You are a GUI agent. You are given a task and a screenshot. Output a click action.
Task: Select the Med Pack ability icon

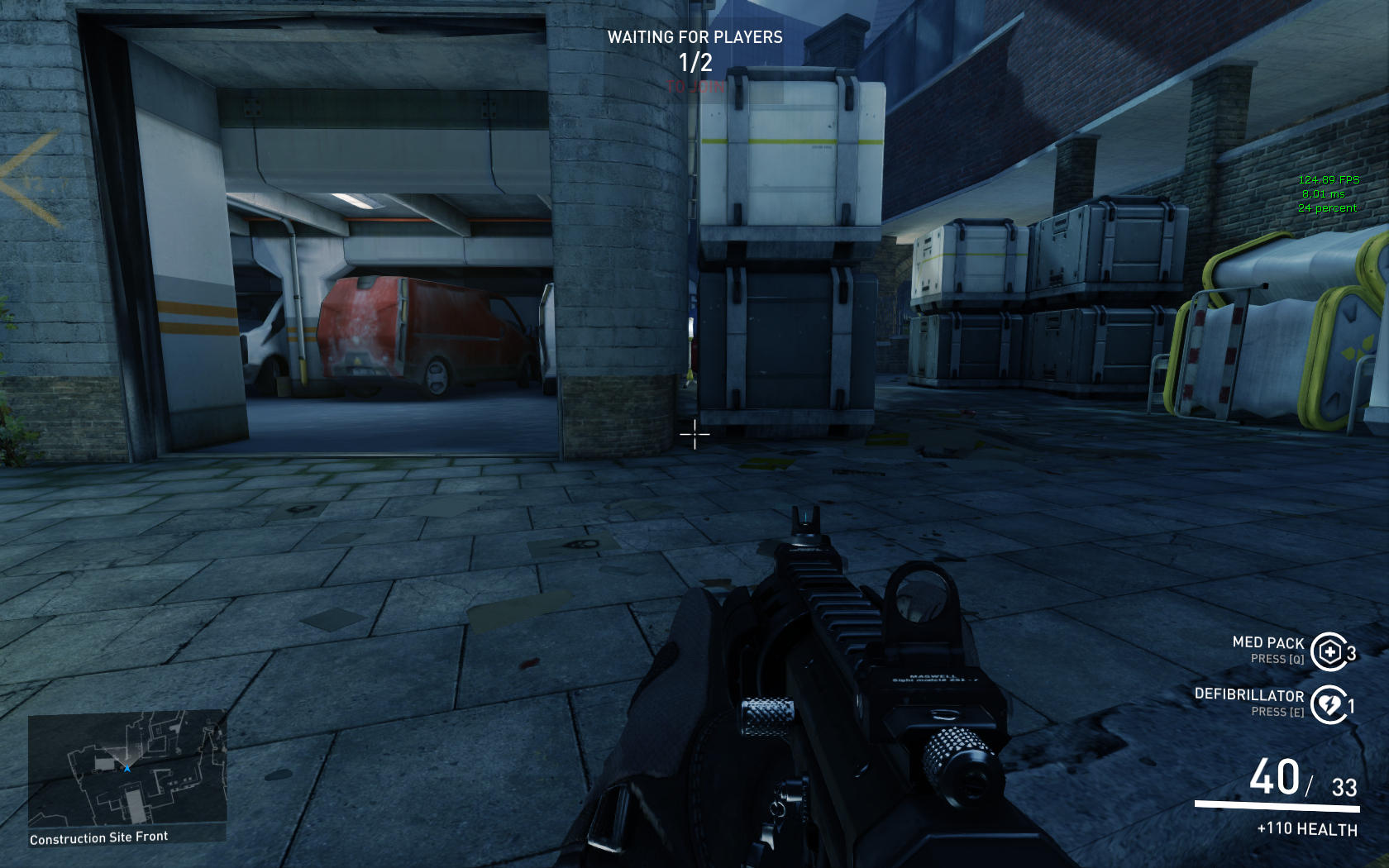1329,652
